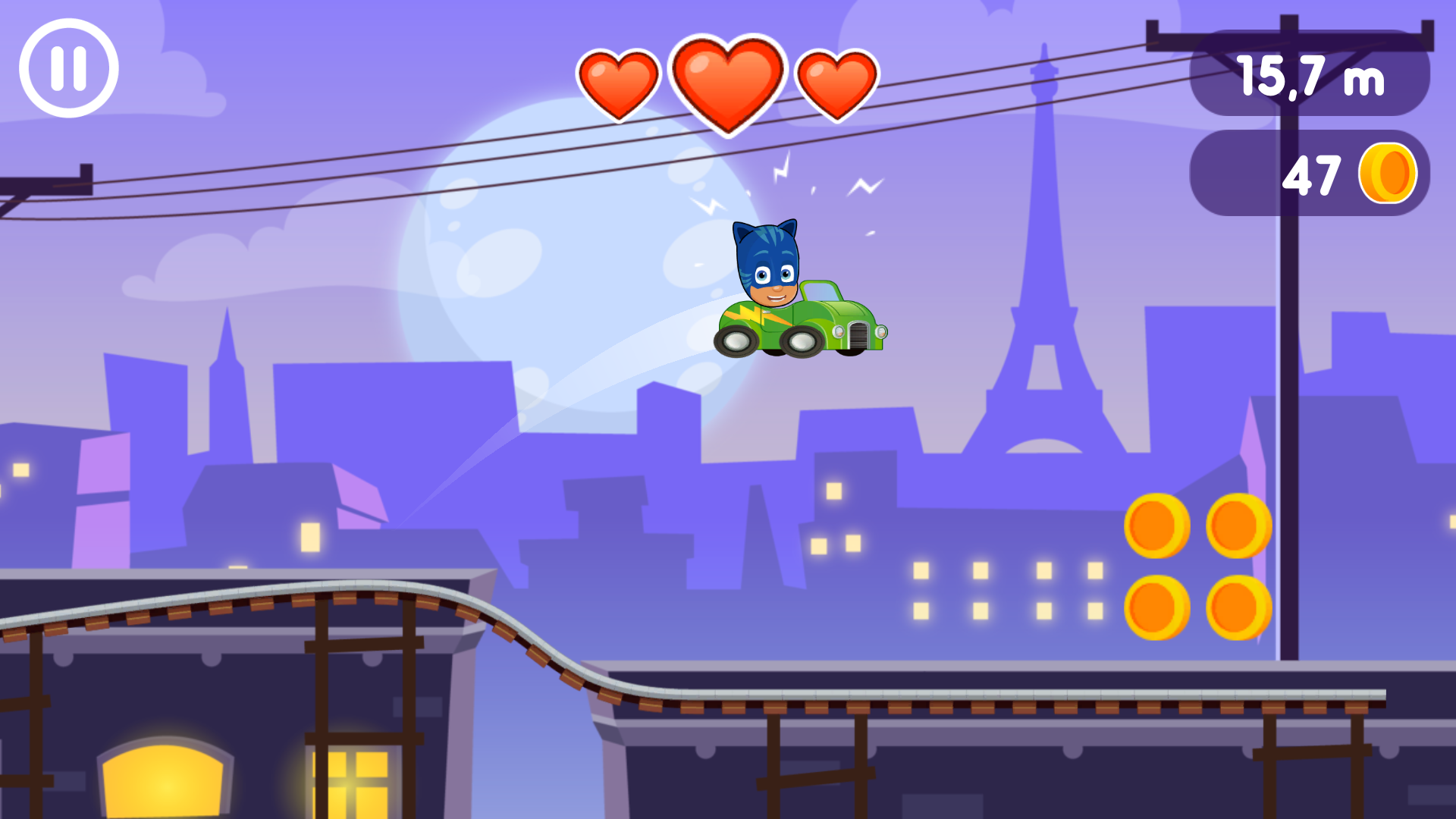Click the bottom-right collectible coin
The height and width of the screenshot is (819, 1456).
point(1241,608)
